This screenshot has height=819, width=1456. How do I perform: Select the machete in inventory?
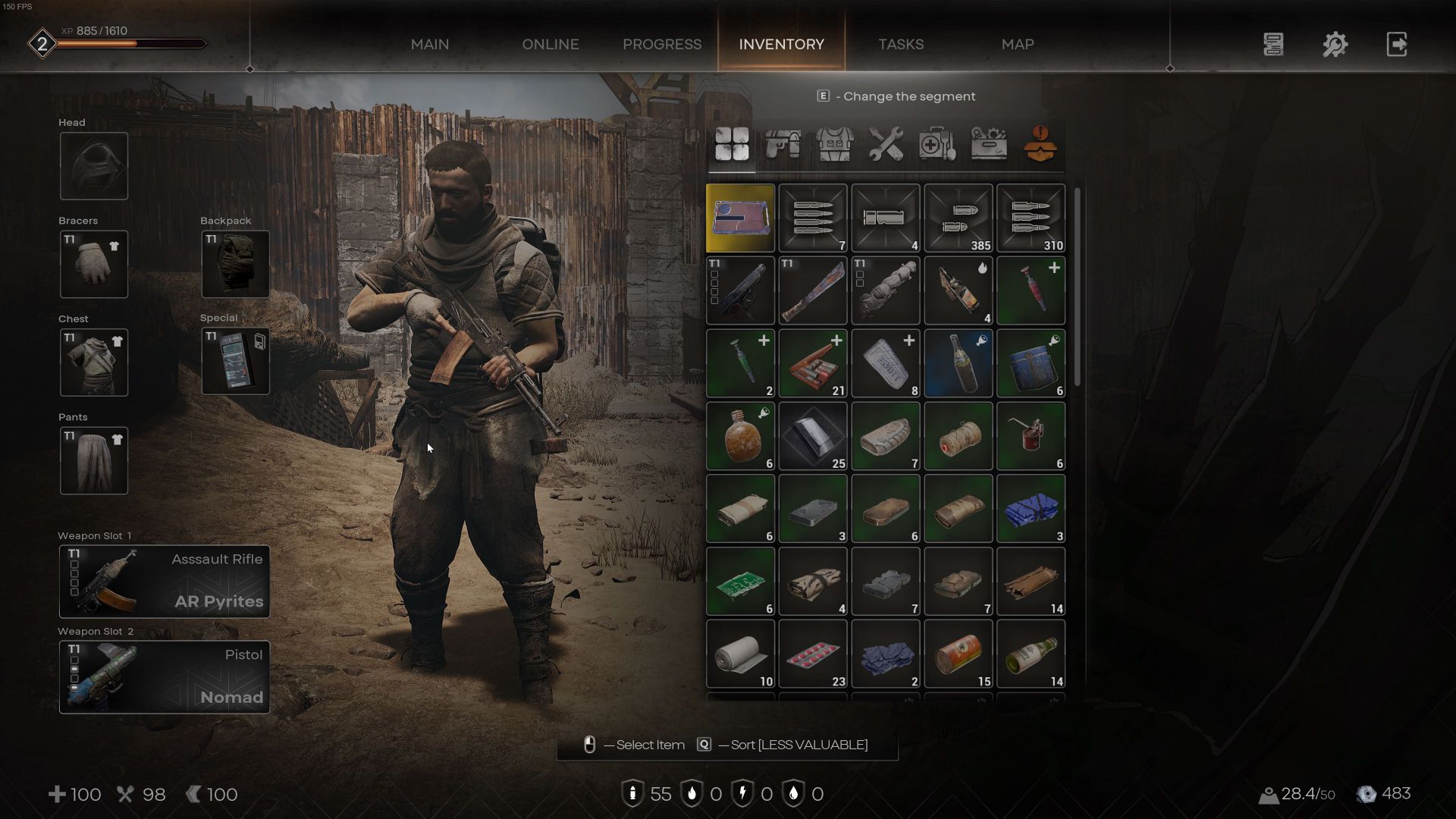[x=812, y=290]
